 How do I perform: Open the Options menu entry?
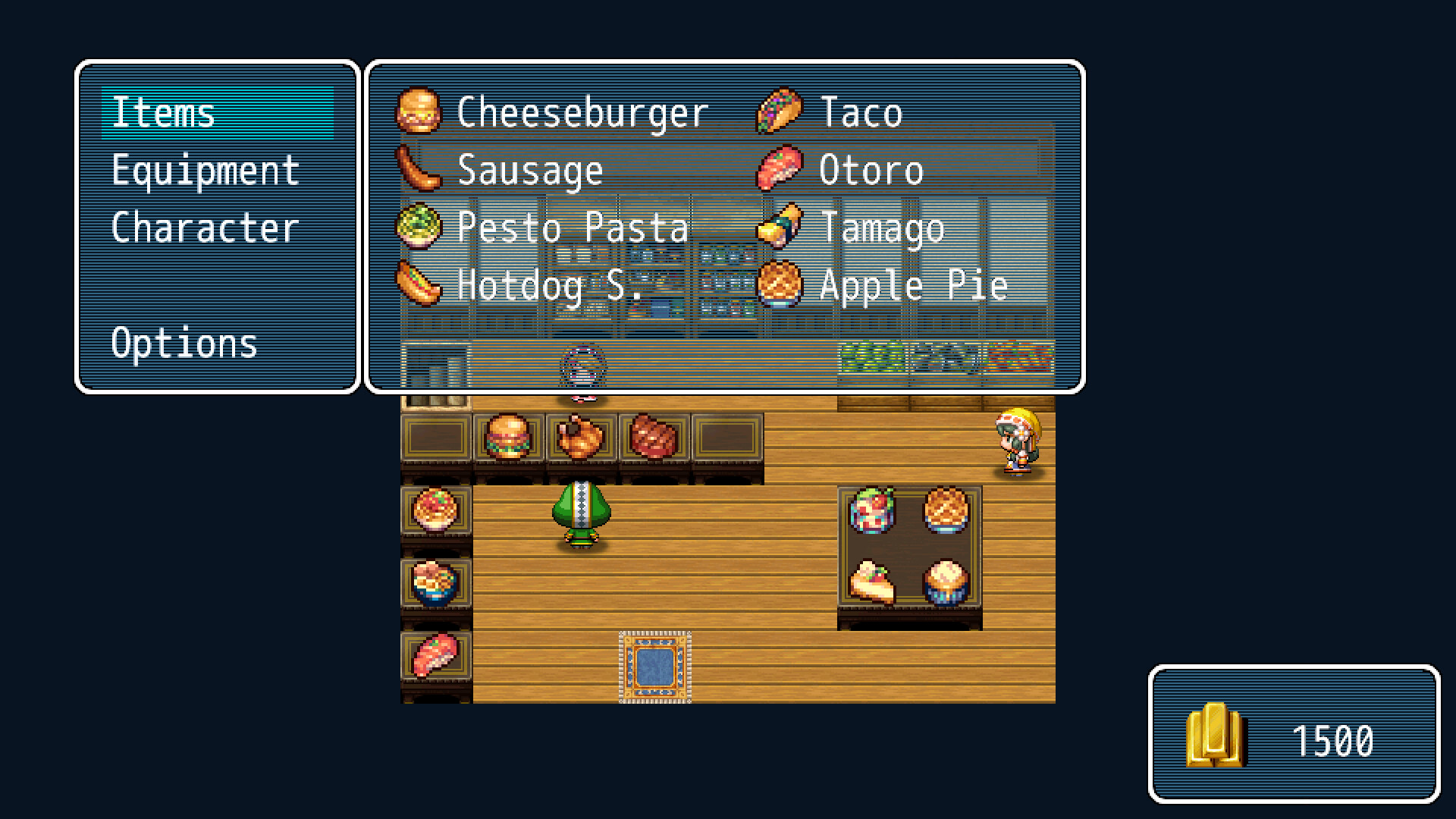(x=184, y=344)
